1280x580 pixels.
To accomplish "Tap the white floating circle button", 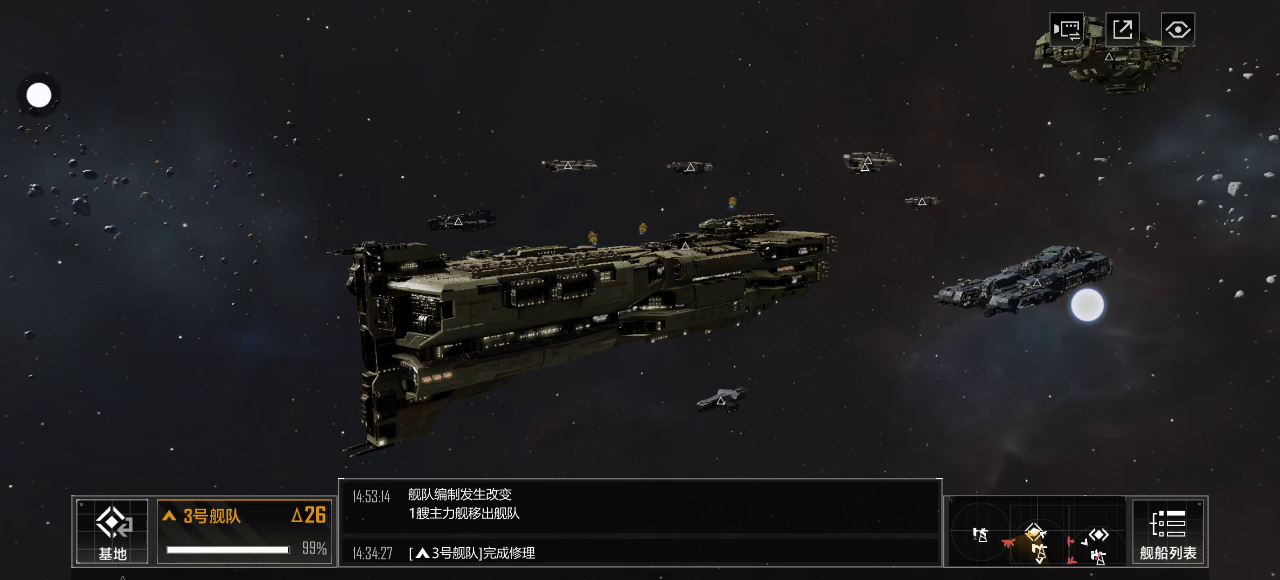I will [39, 96].
